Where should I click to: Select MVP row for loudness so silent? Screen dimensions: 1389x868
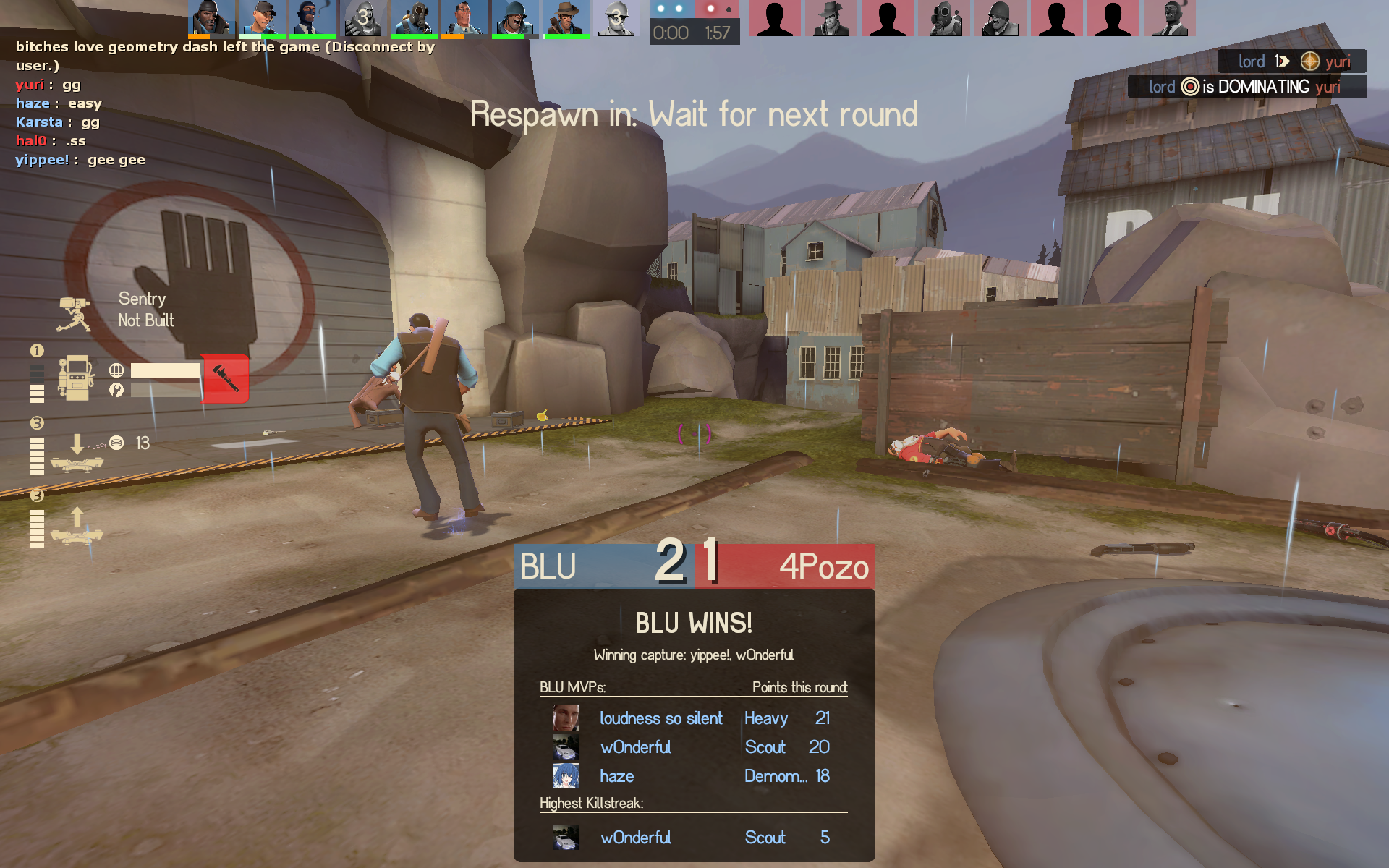693,718
